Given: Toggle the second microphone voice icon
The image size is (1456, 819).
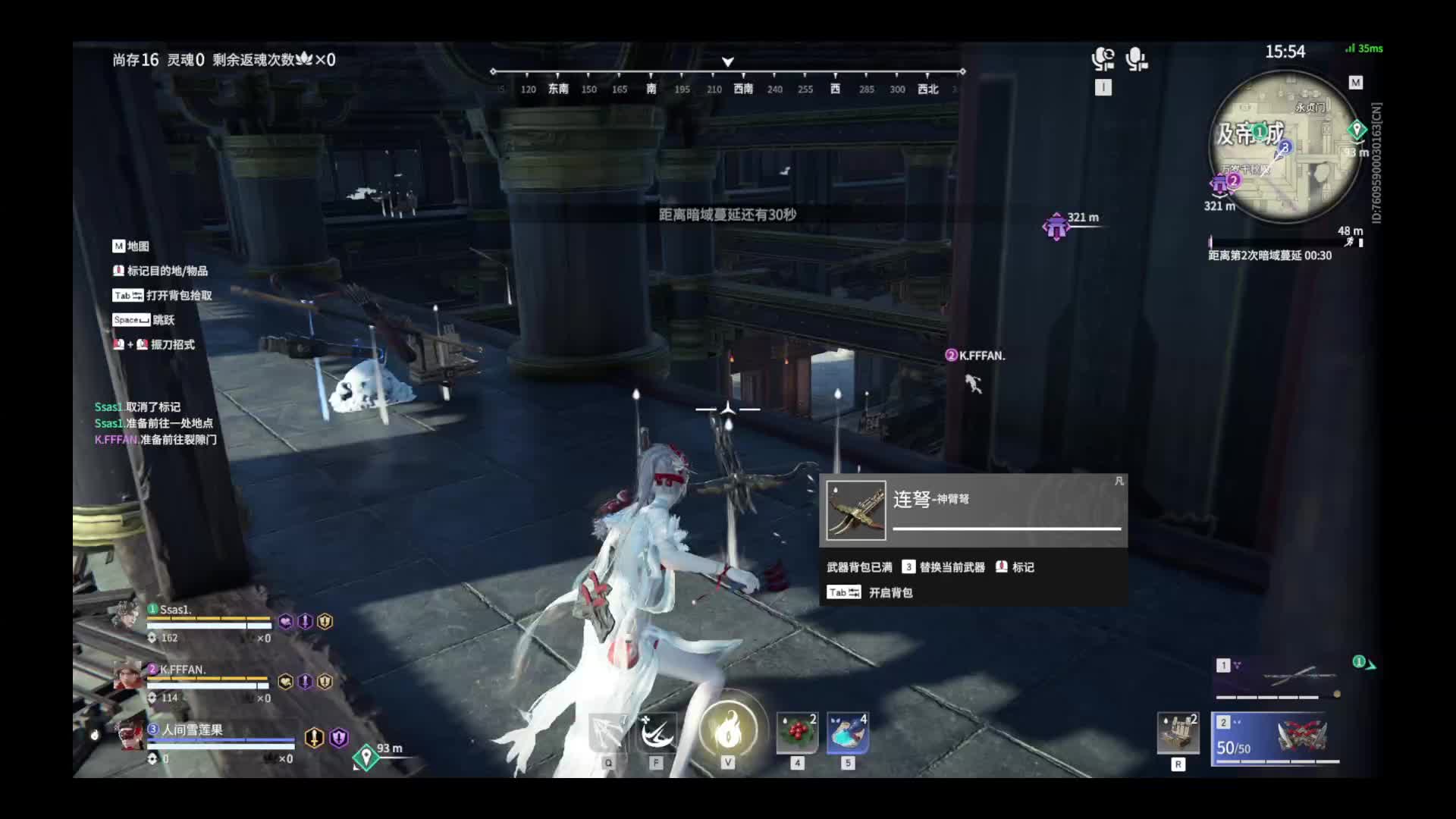Looking at the screenshot, I should click(1136, 59).
